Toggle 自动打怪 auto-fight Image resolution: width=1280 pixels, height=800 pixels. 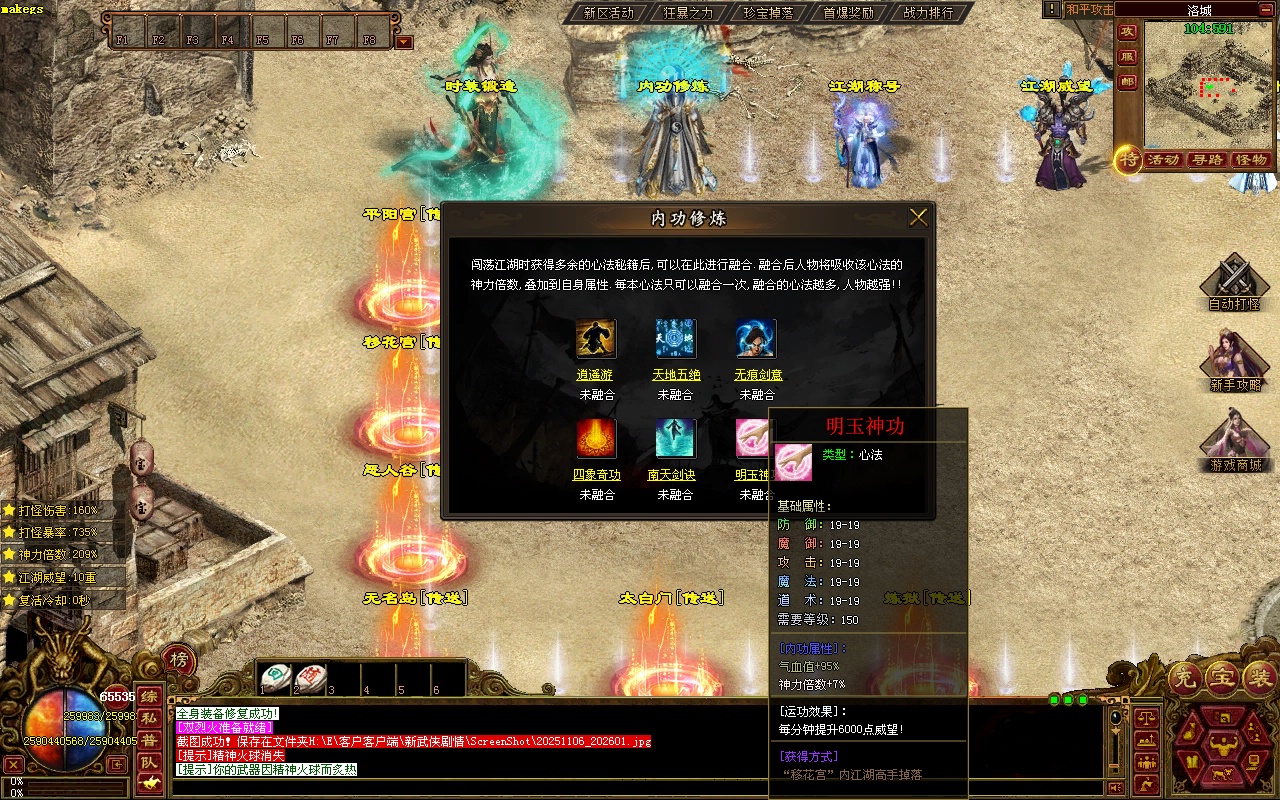[1234, 282]
